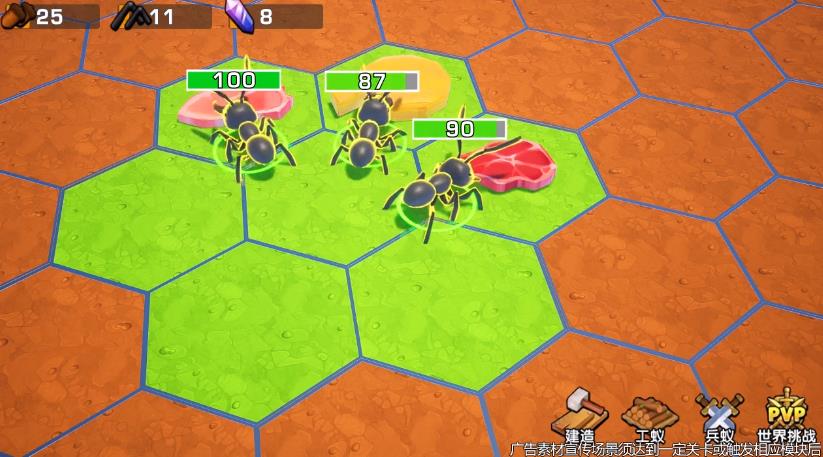Open the 兵蚁 soldier ant menu
This screenshot has height=457, width=823.
(x=719, y=414)
